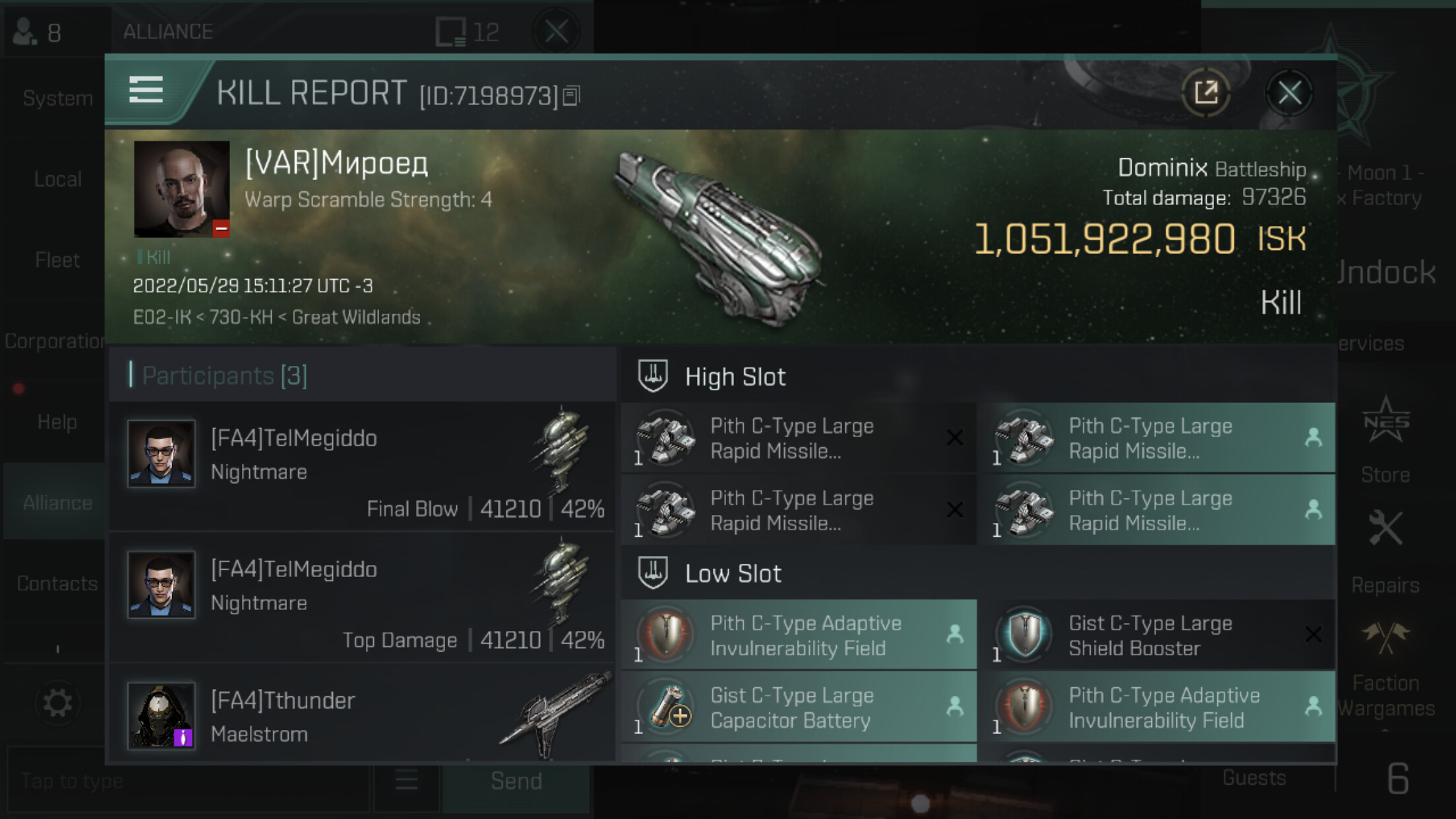
Task: Open chat settings gear
Action: [57, 703]
